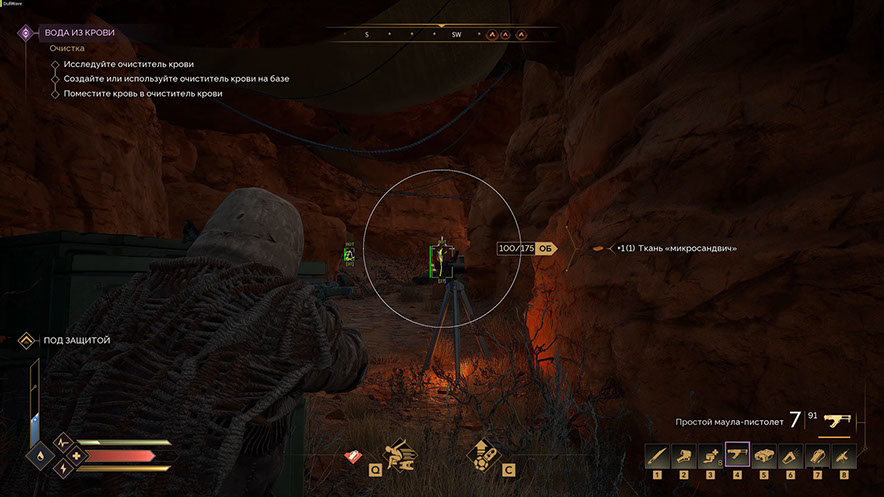
Task: Activate the ability icon with the upward arrow
Action: [x=485, y=456]
